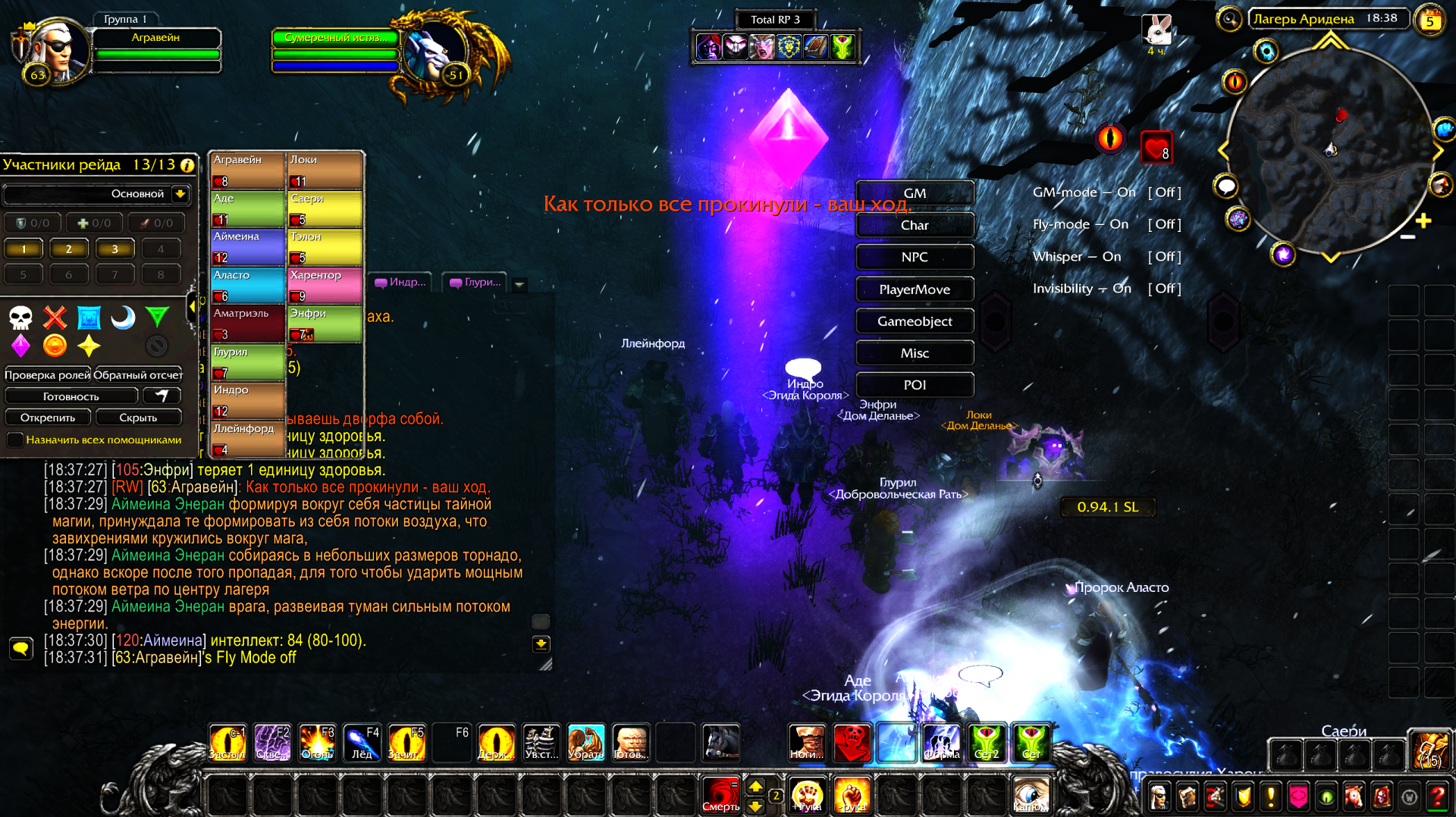Click the Готовность ready check button

[71, 396]
